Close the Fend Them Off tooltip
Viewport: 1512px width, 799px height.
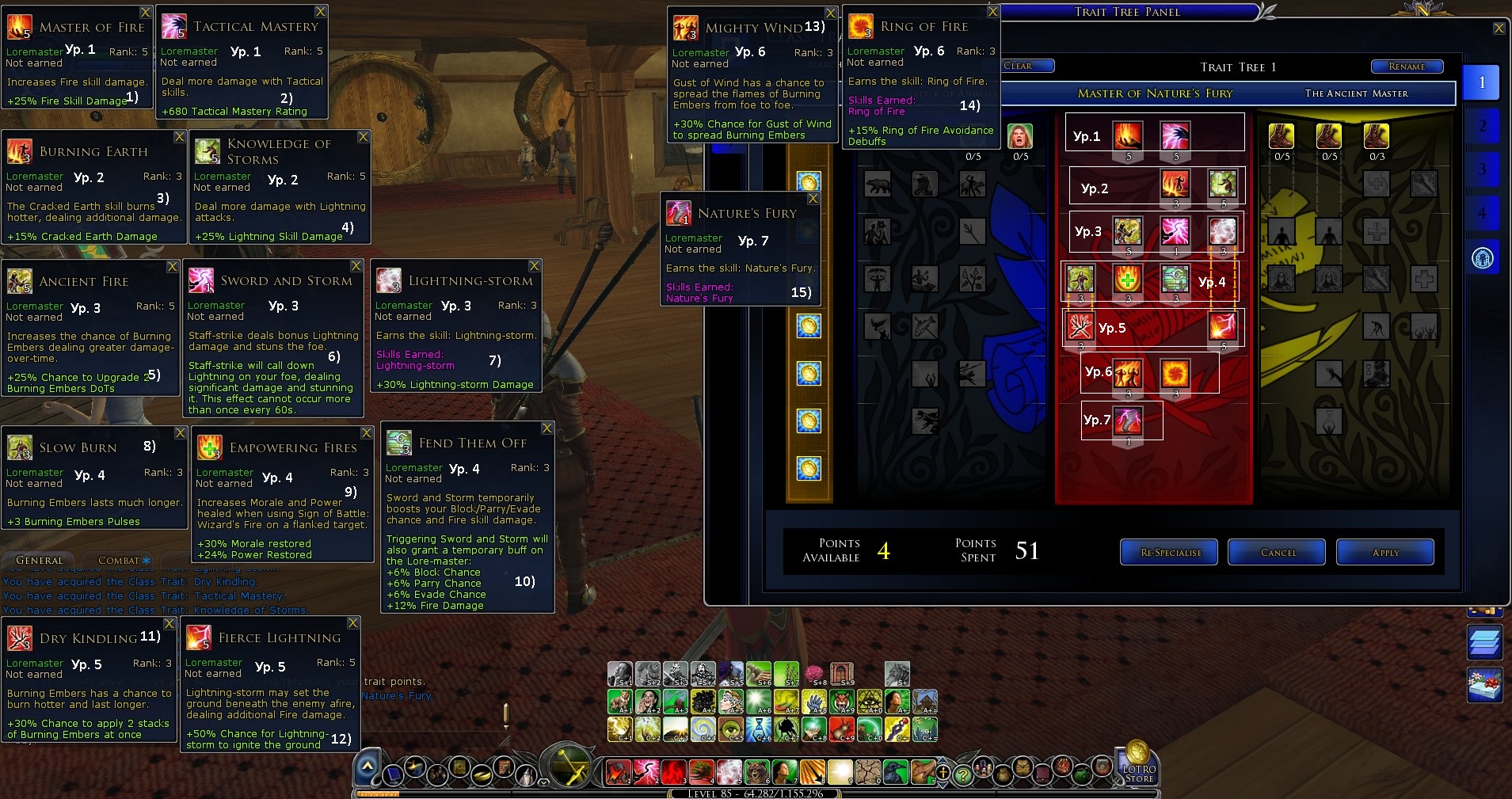click(x=547, y=428)
